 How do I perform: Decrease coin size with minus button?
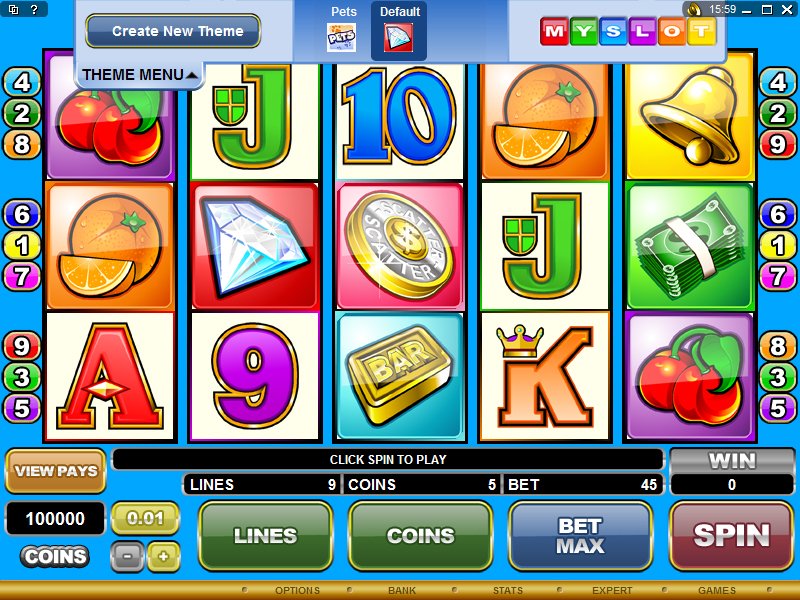pyautogui.click(x=127, y=556)
